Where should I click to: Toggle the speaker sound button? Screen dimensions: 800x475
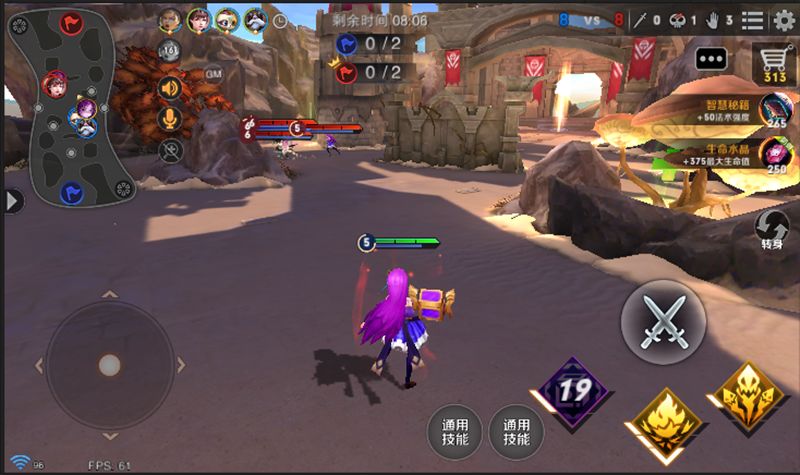170,87
